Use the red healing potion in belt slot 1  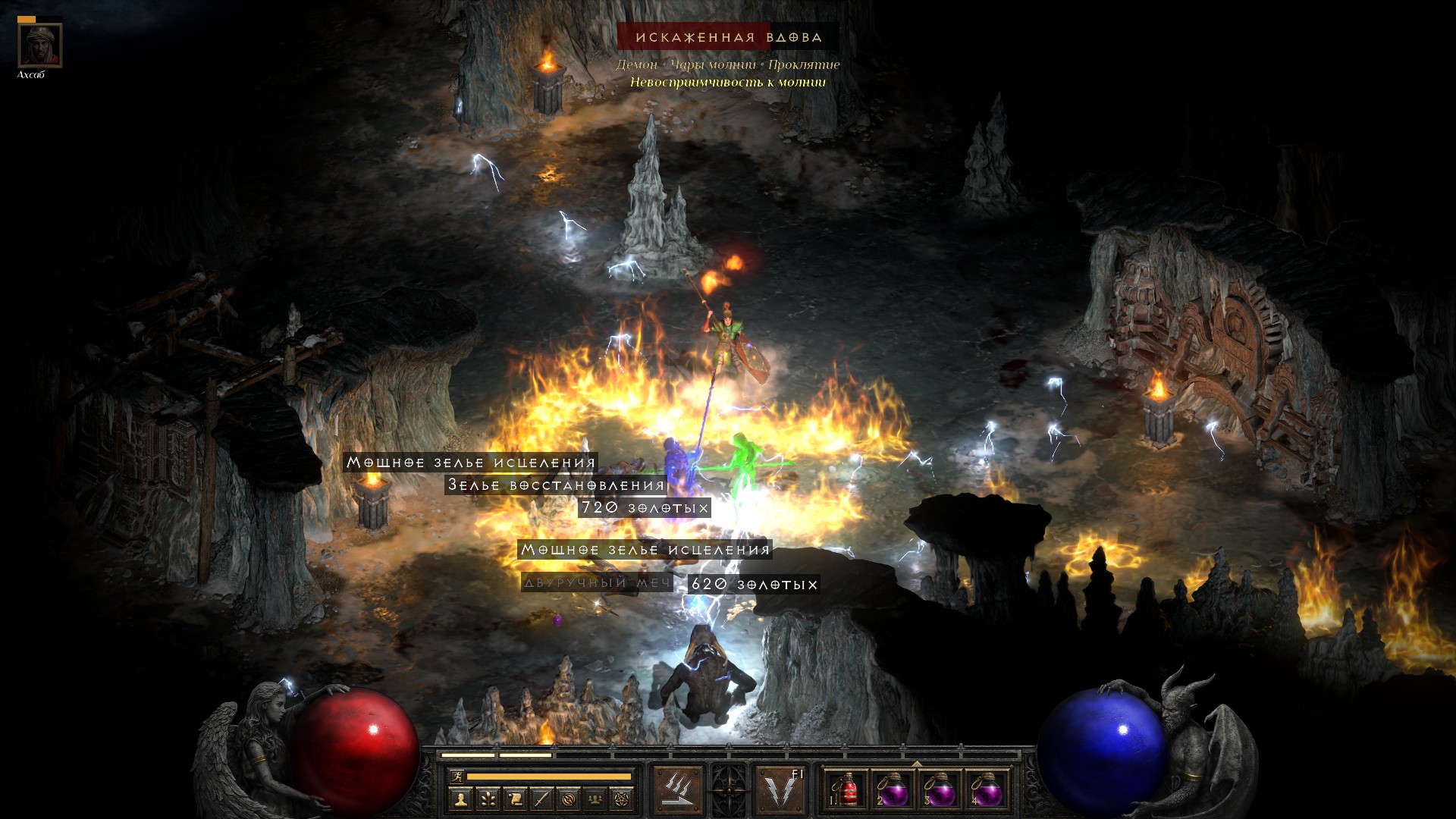click(847, 790)
